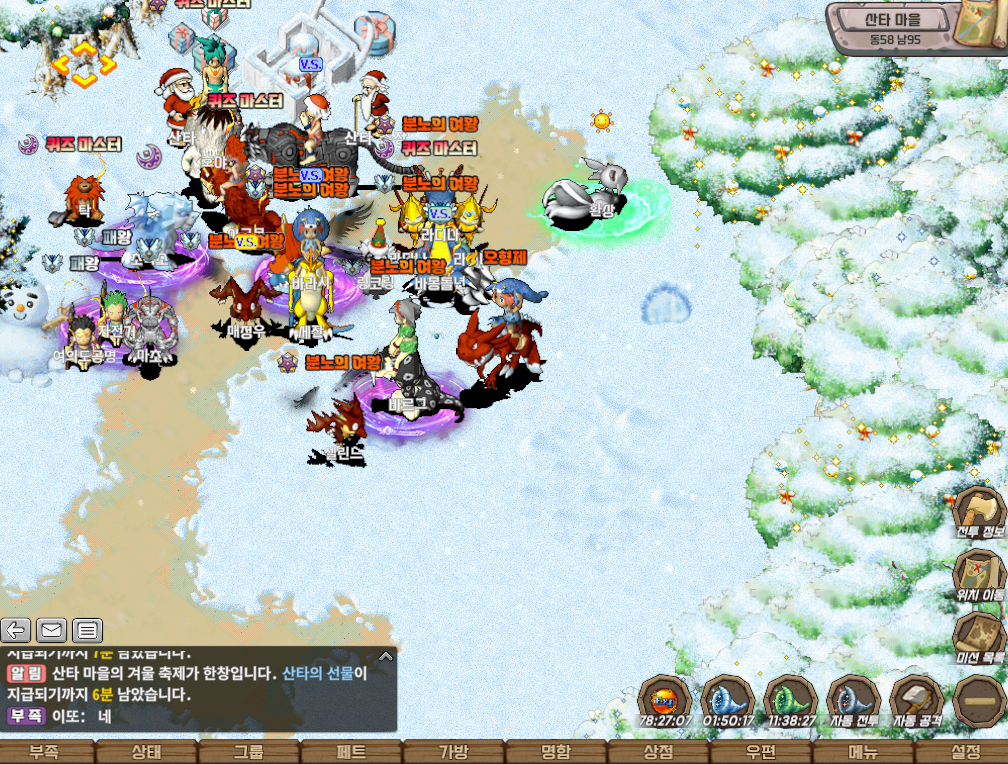
Task: Click the envelope button above chat
Action: pos(51,630)
